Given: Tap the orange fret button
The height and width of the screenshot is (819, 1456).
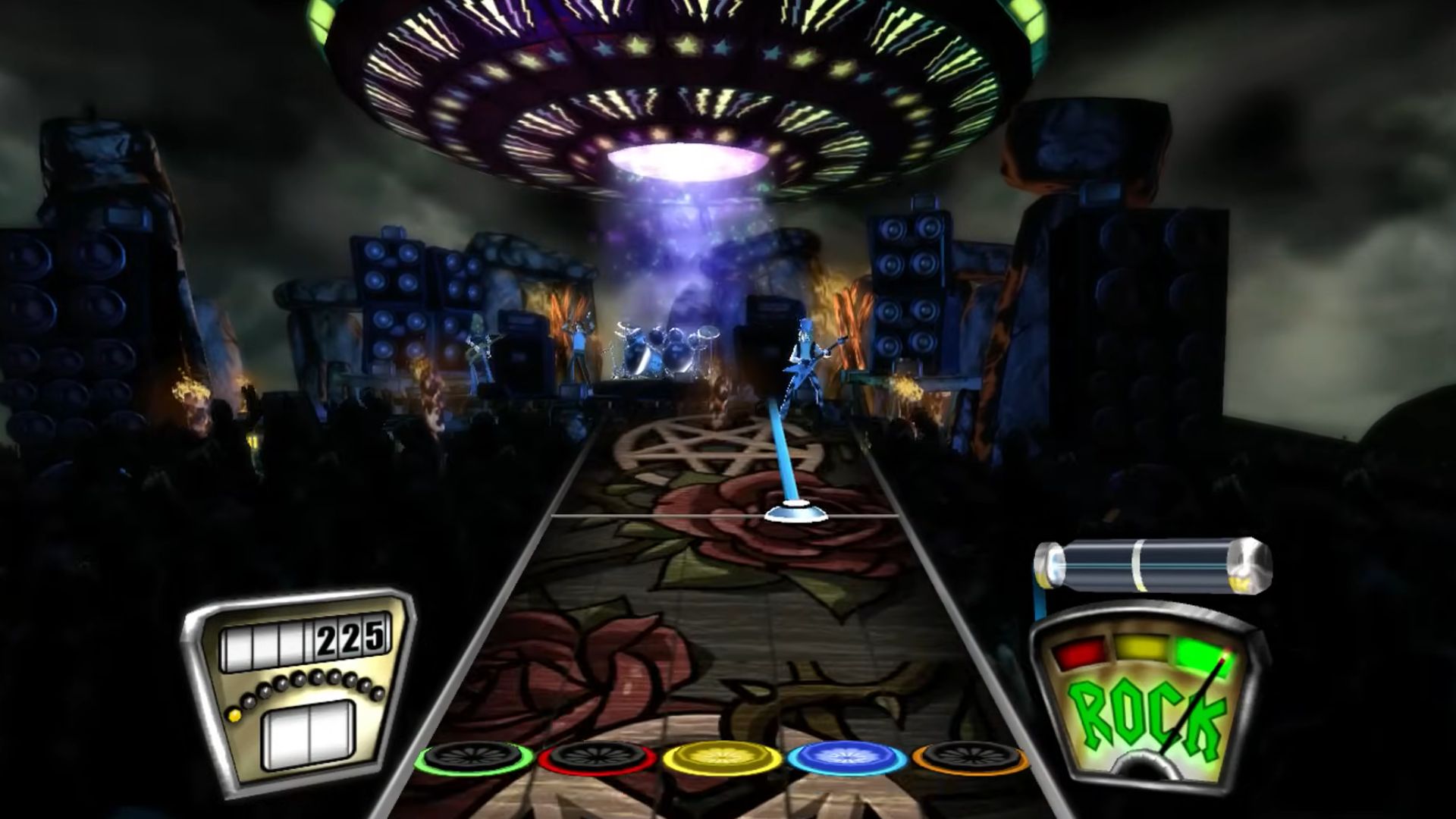Looking at the screenshot, I should (x=971, y=758).
